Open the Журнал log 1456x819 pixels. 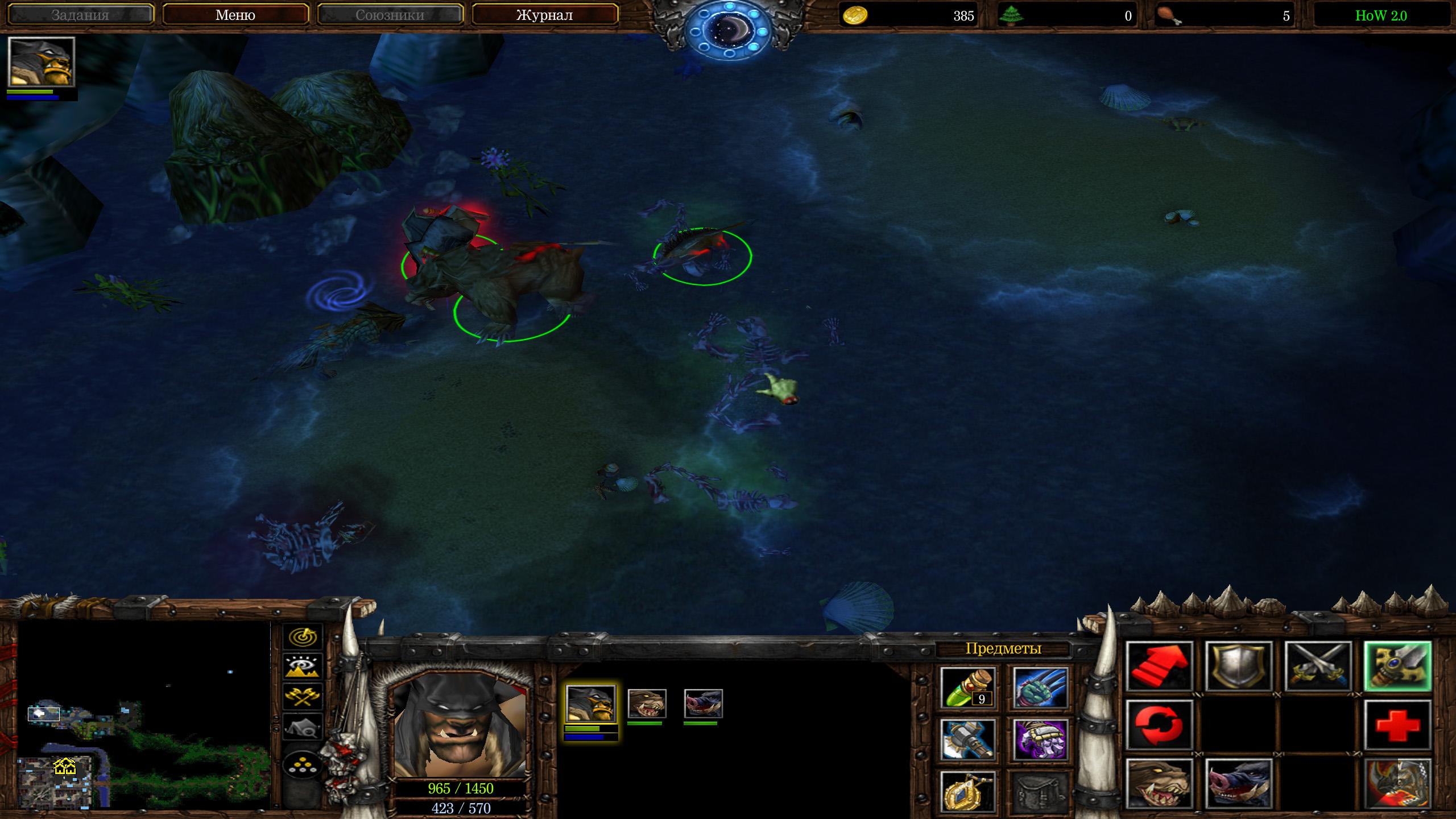tap(544, 15)
